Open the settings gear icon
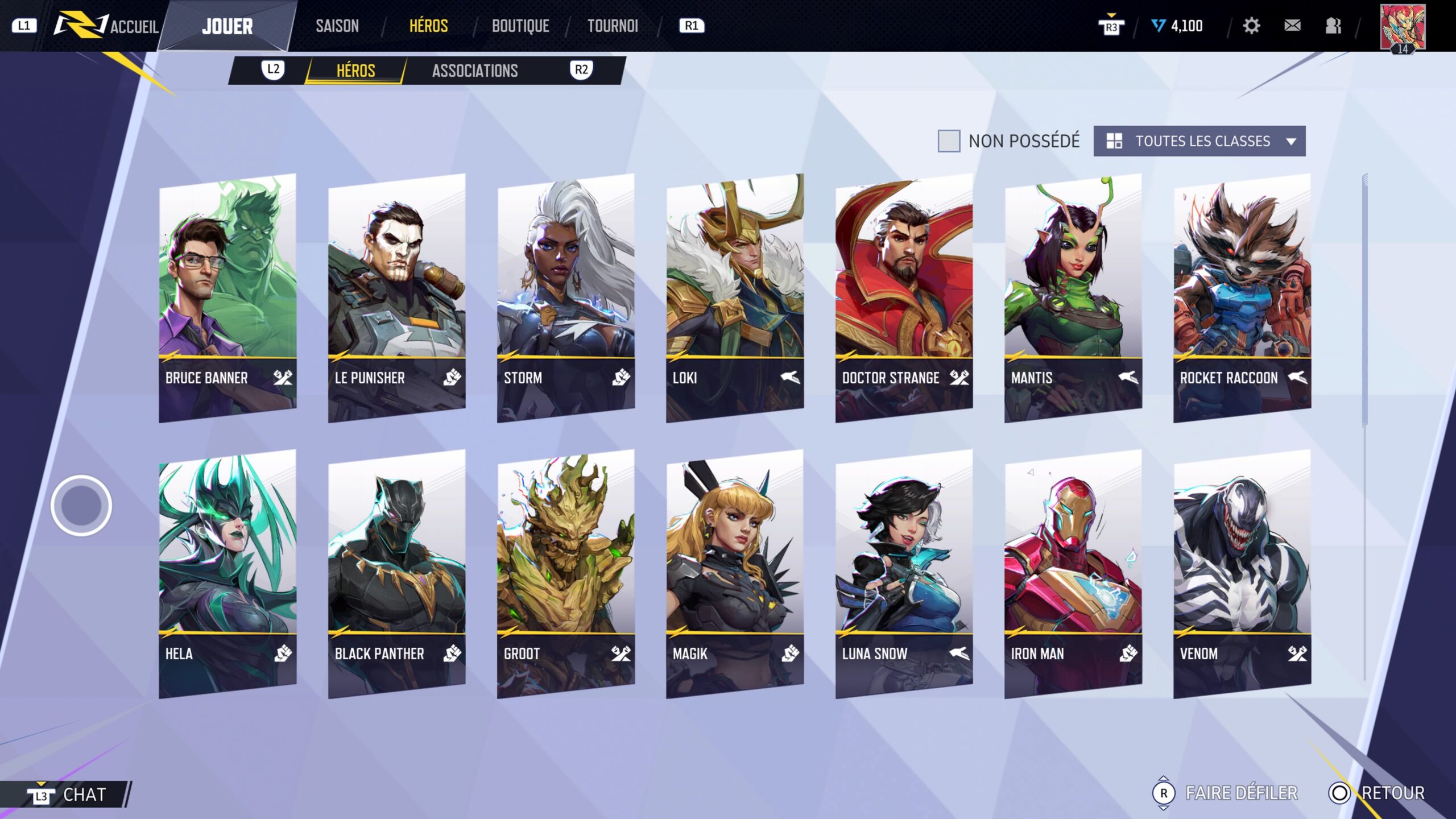This screenshot has height=819, width=1456. click(x=1251, y=26)
